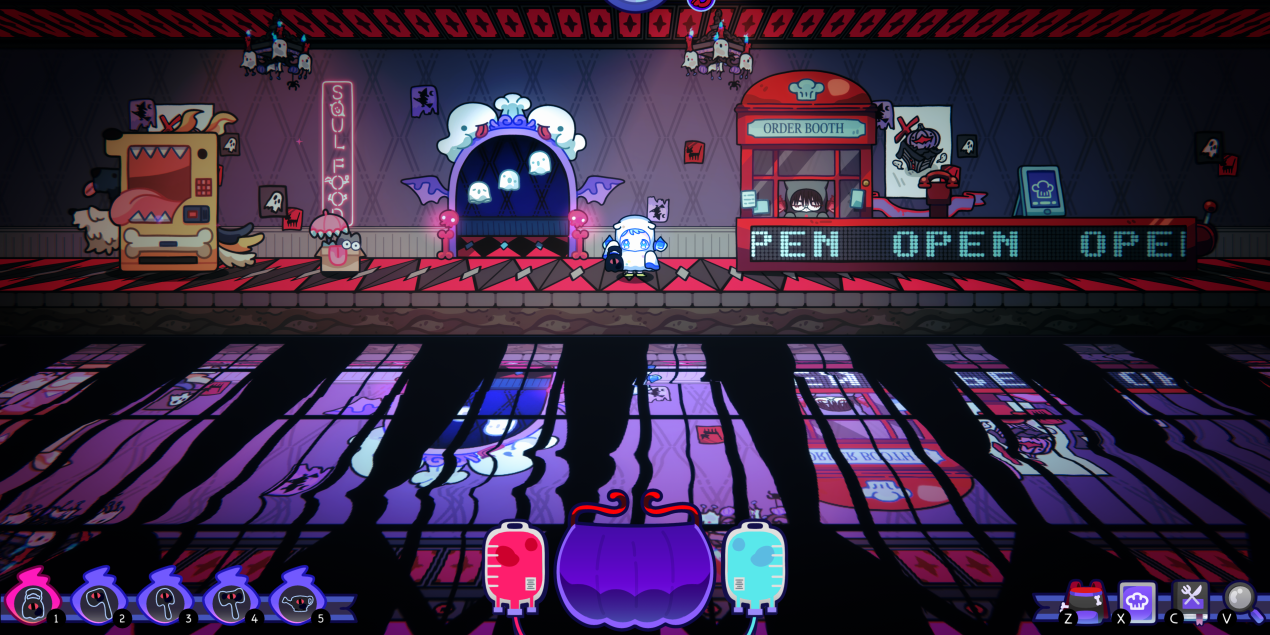Equip the double-headed axe tool slot
The height and width of the screenshot is (635, 1270).
[x=230, y=600]
